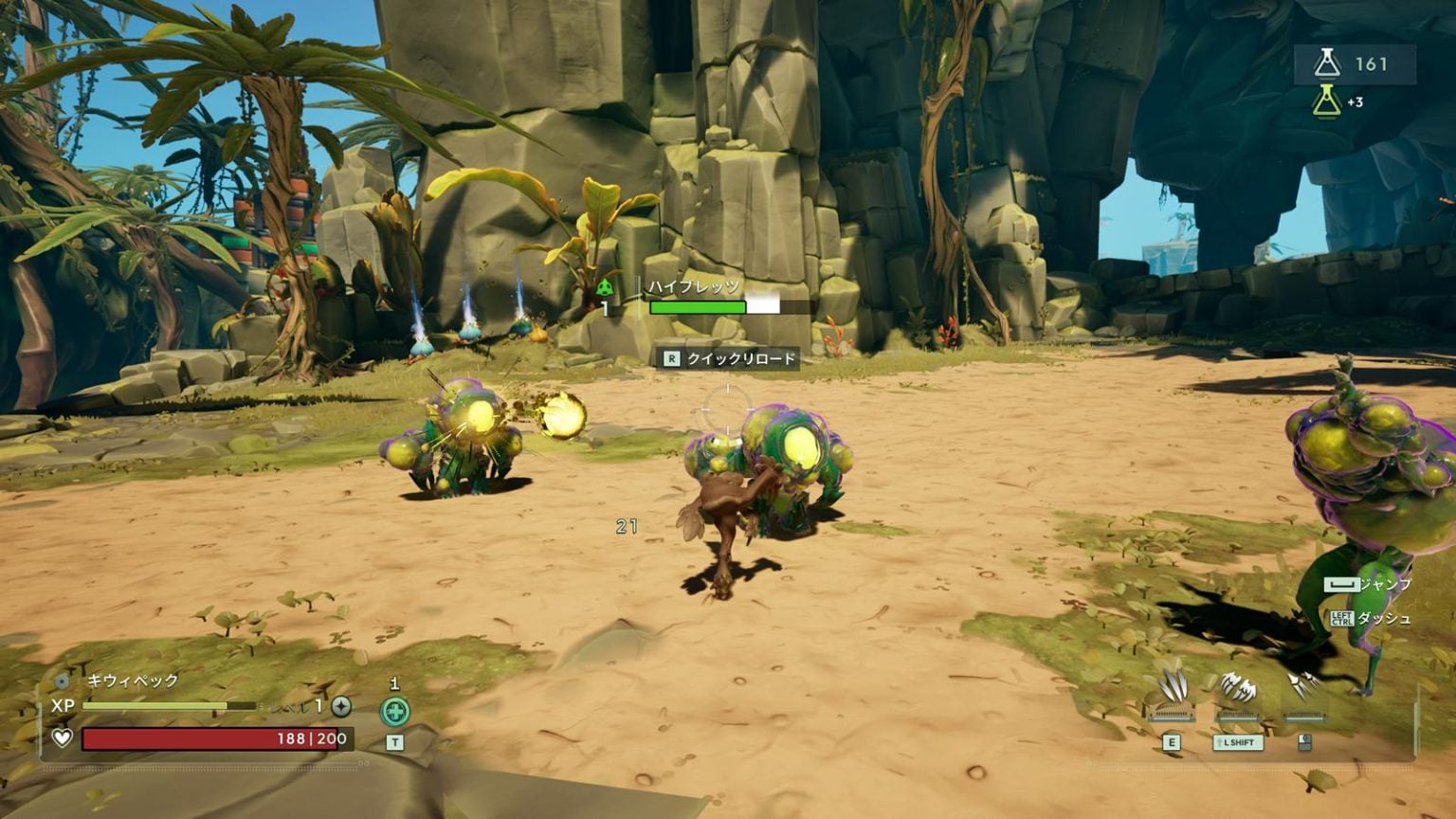Click the heart icon beside the health bar
1456x819 pixels.
pos(63,737)
